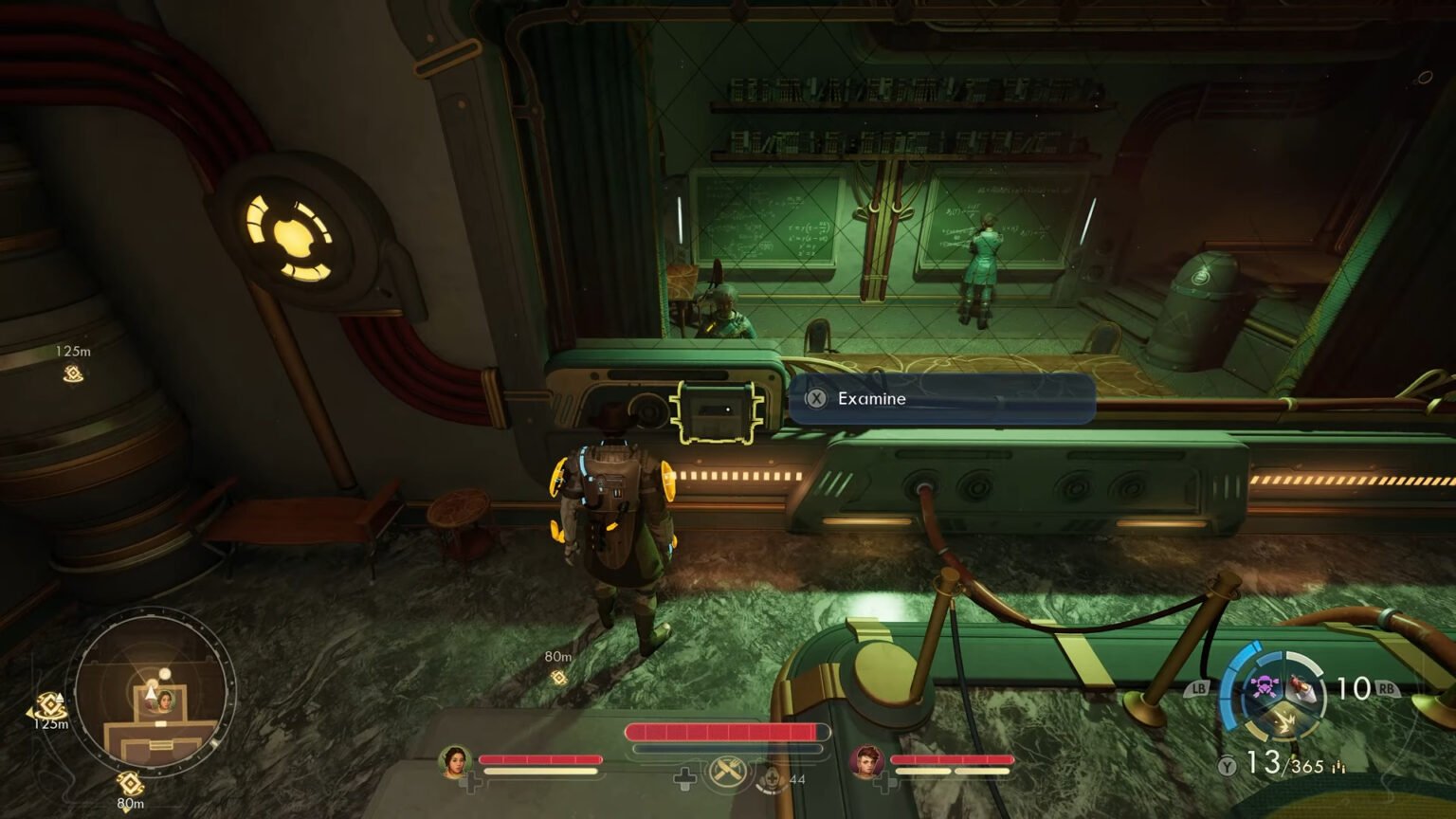The width and height of the screenshot is (1456, 819).
Task: Open the circular minimap
Action: tap(155, 689)
